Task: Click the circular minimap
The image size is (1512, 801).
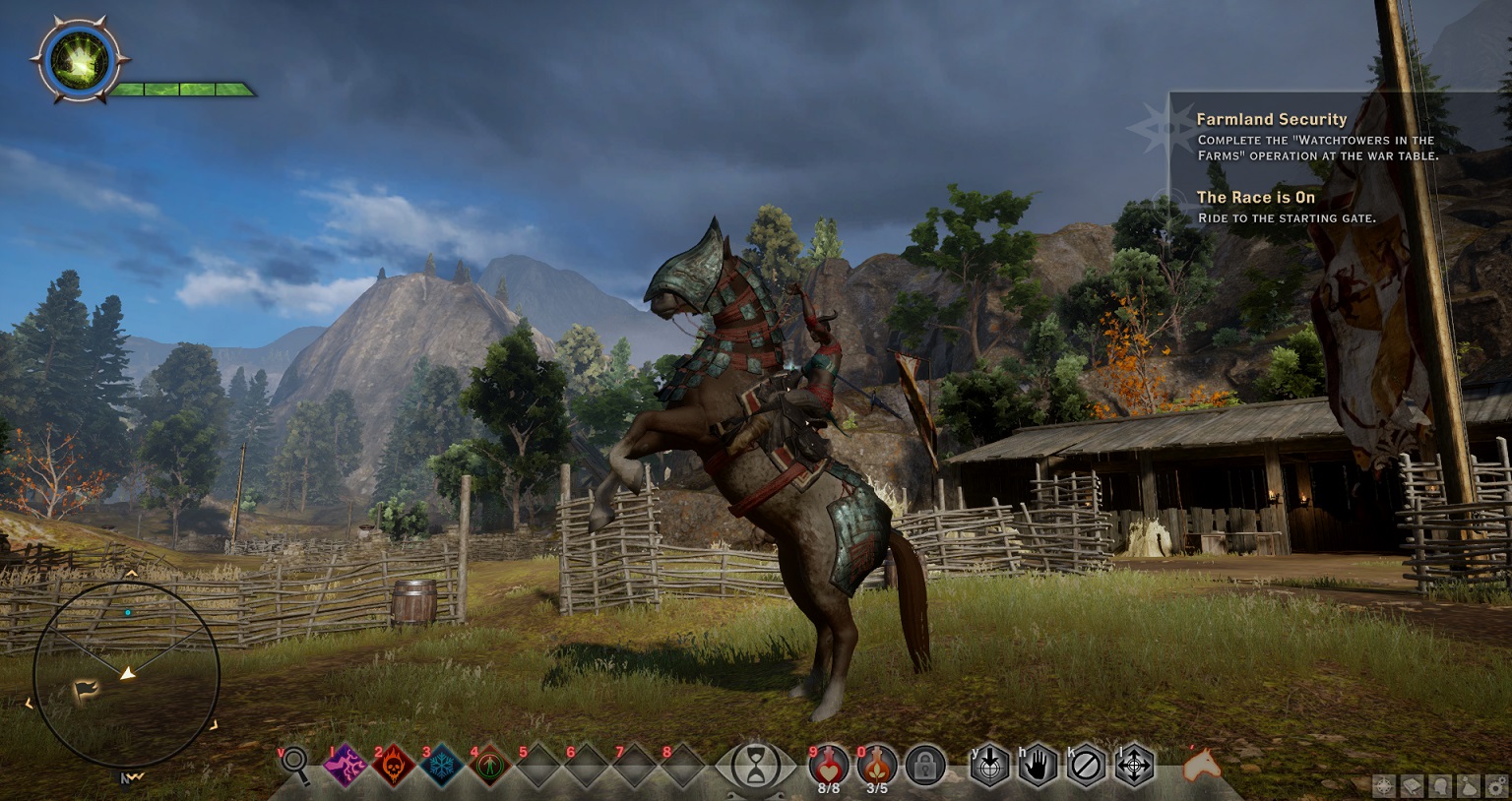Action: (x=126, y=673)
